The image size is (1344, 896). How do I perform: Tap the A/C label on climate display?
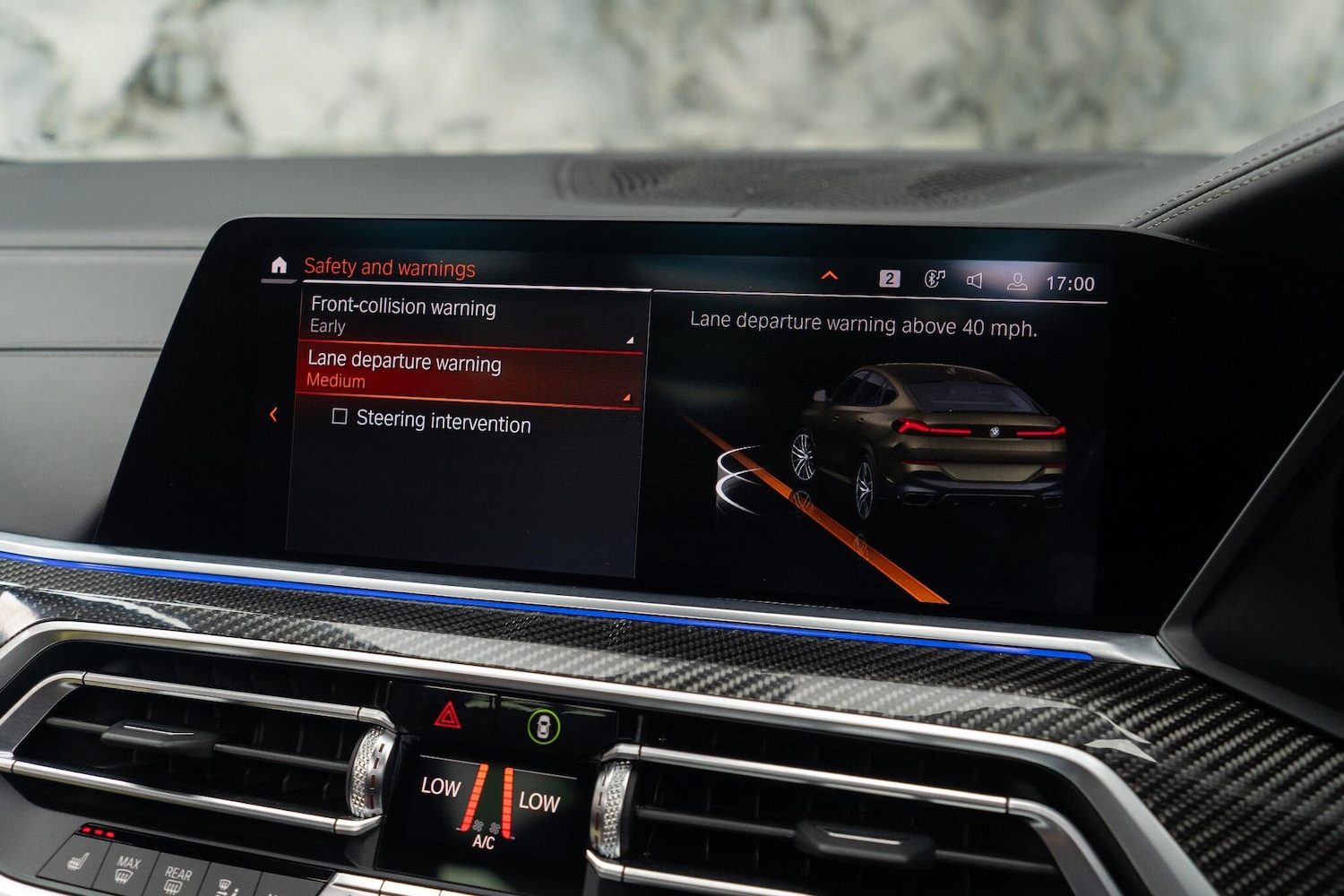(481, 843)
